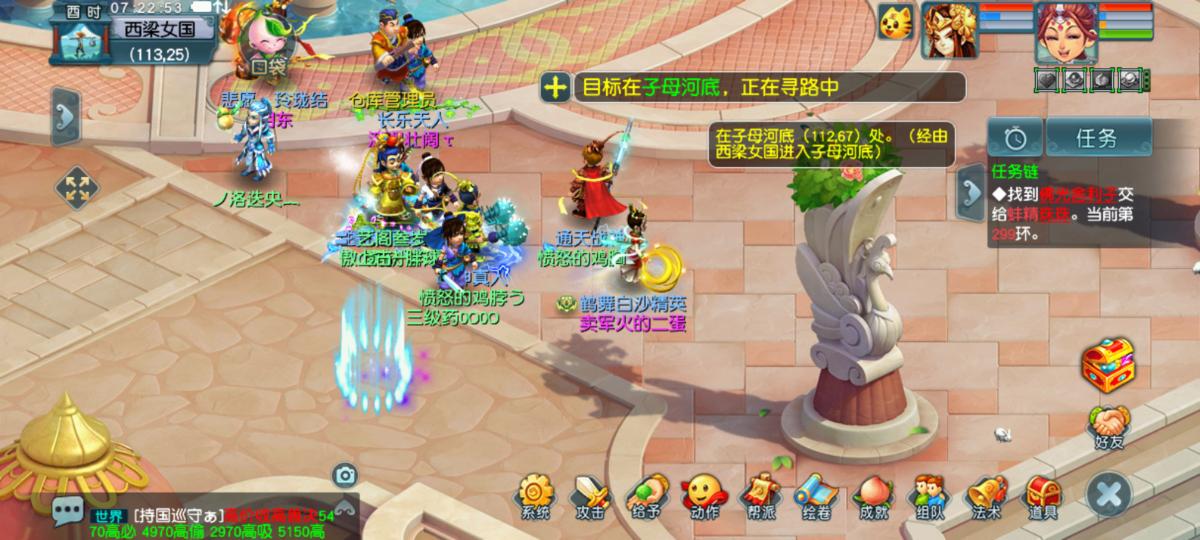Open the 给予 give menu
This screenshot has width=1200, height=540.
coord(646,496)
